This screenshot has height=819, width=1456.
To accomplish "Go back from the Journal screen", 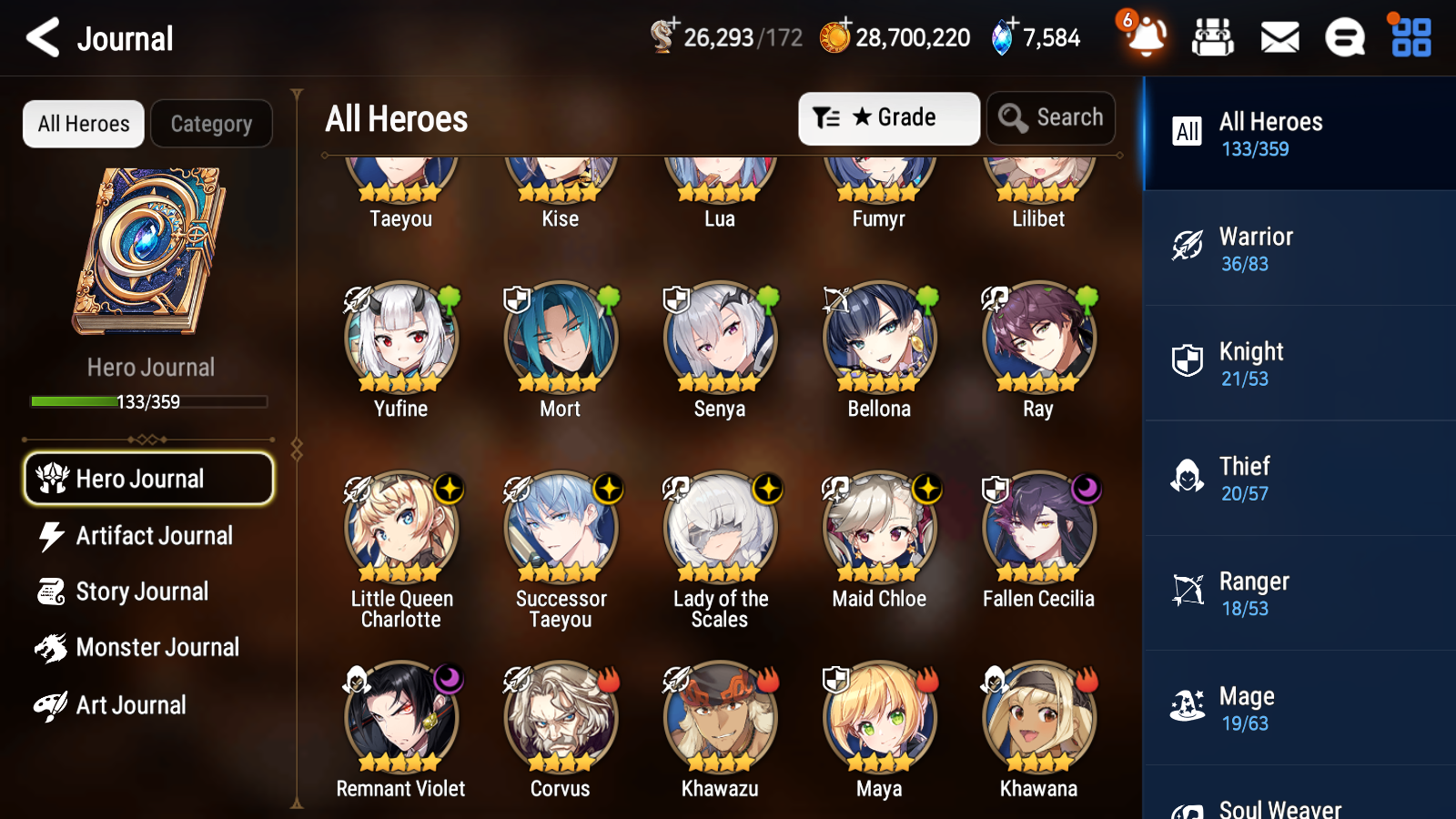I will click(x=43, y=38).
